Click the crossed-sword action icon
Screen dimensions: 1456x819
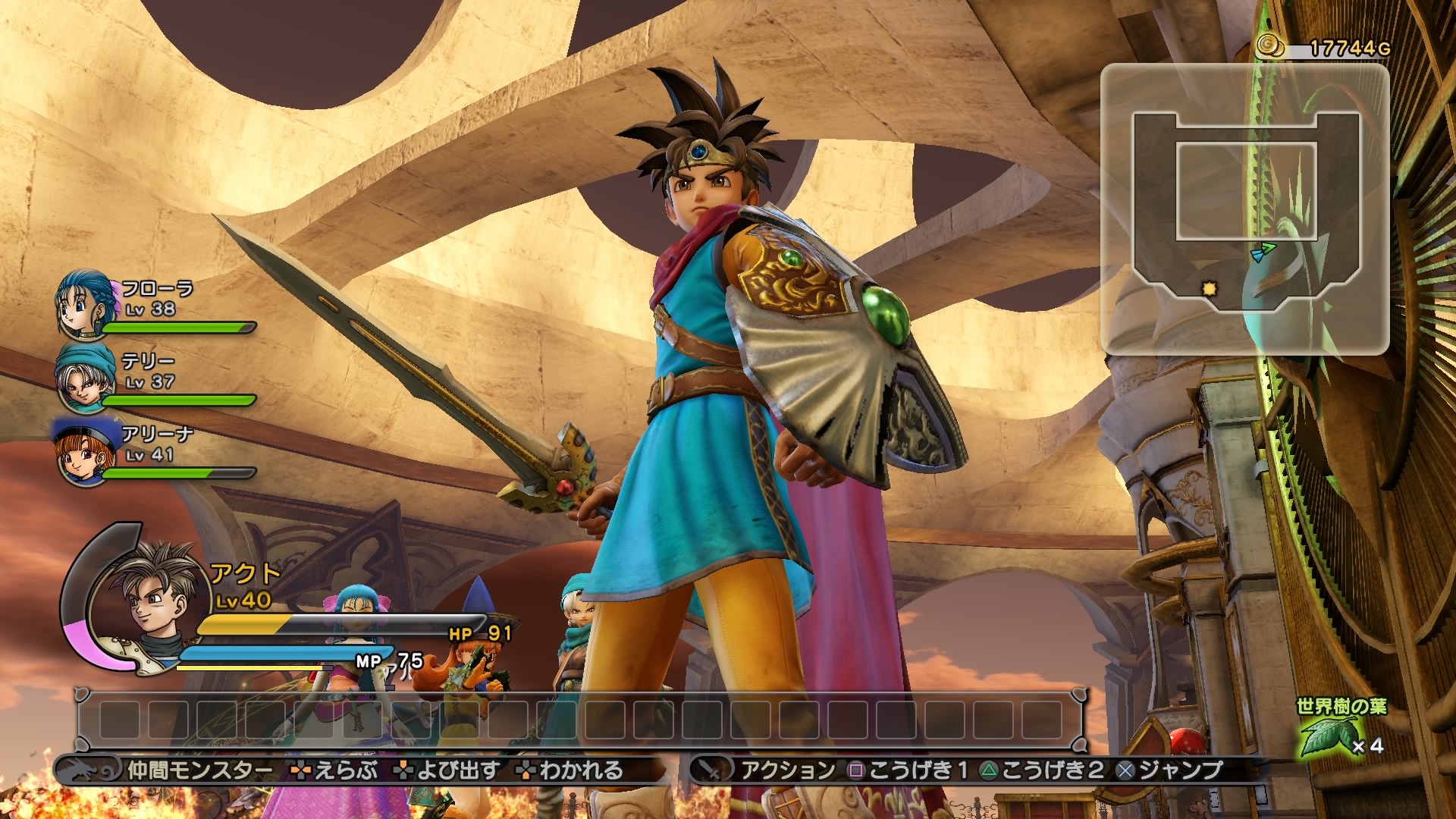(x=711, y=770)
